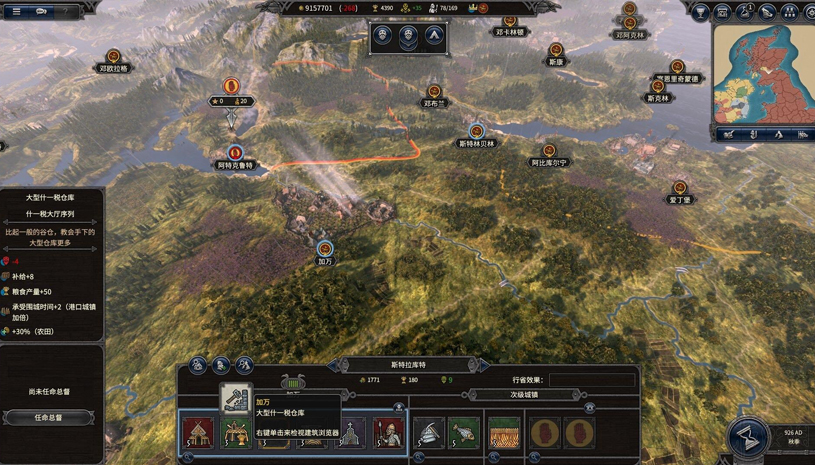815x465 pixels.
Task: Click the chat speech-bubble button
Action: 44,12
